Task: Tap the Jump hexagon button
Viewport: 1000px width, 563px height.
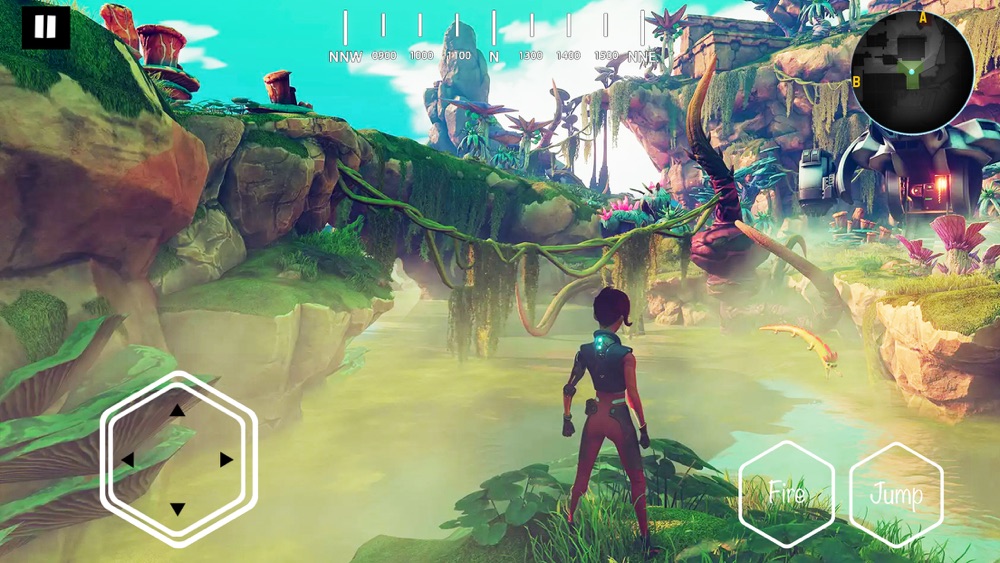Action: coord(896,493)
